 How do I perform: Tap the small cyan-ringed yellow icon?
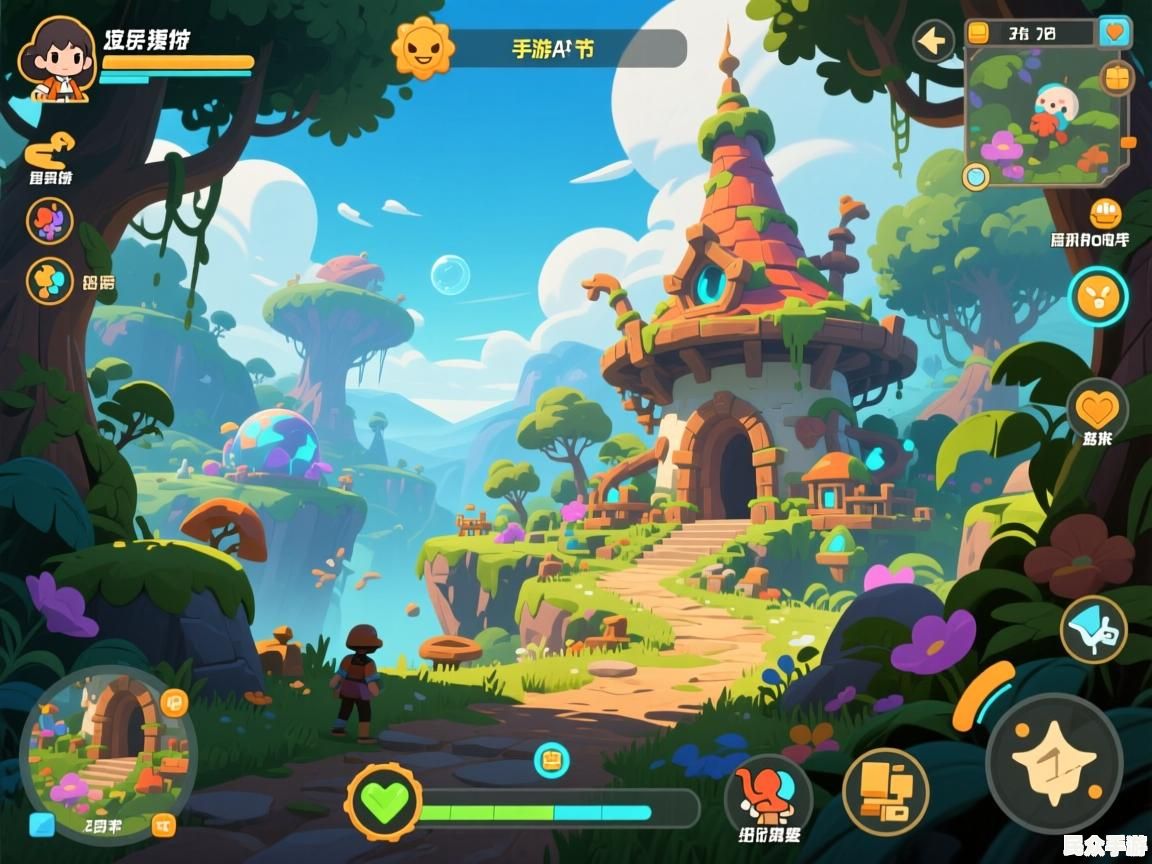(550, 760)
